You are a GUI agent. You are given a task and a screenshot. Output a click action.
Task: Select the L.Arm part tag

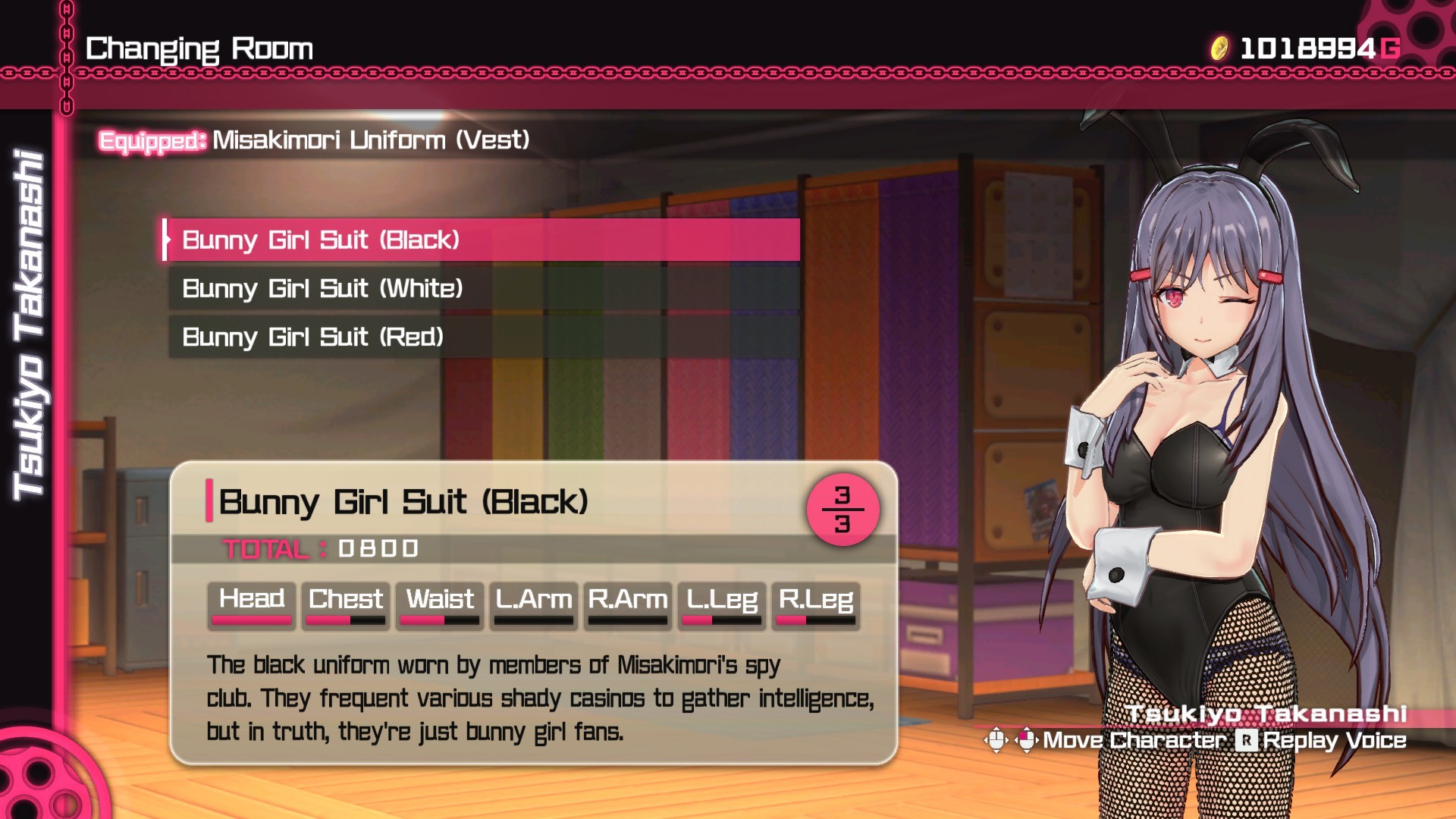click(532, 602)
